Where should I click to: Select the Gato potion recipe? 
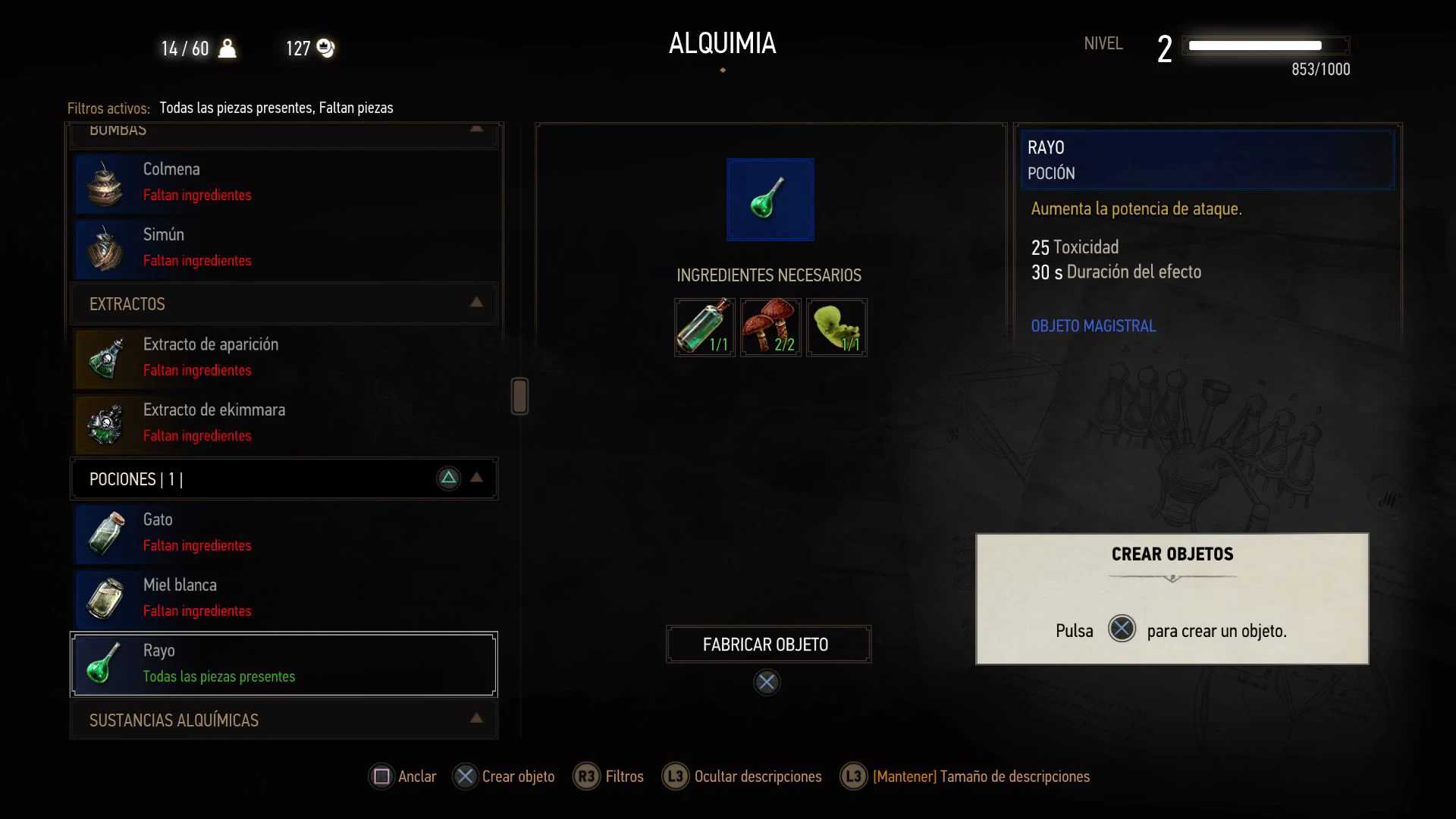pos(285,533)
